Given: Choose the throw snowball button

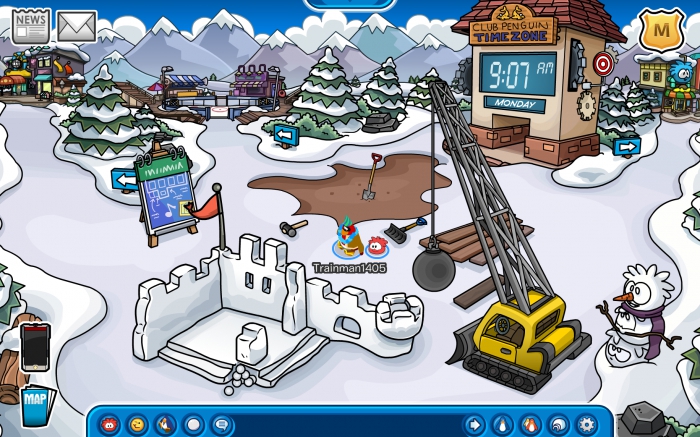Looking at the screenshot, I should click(x=193, y=424).
